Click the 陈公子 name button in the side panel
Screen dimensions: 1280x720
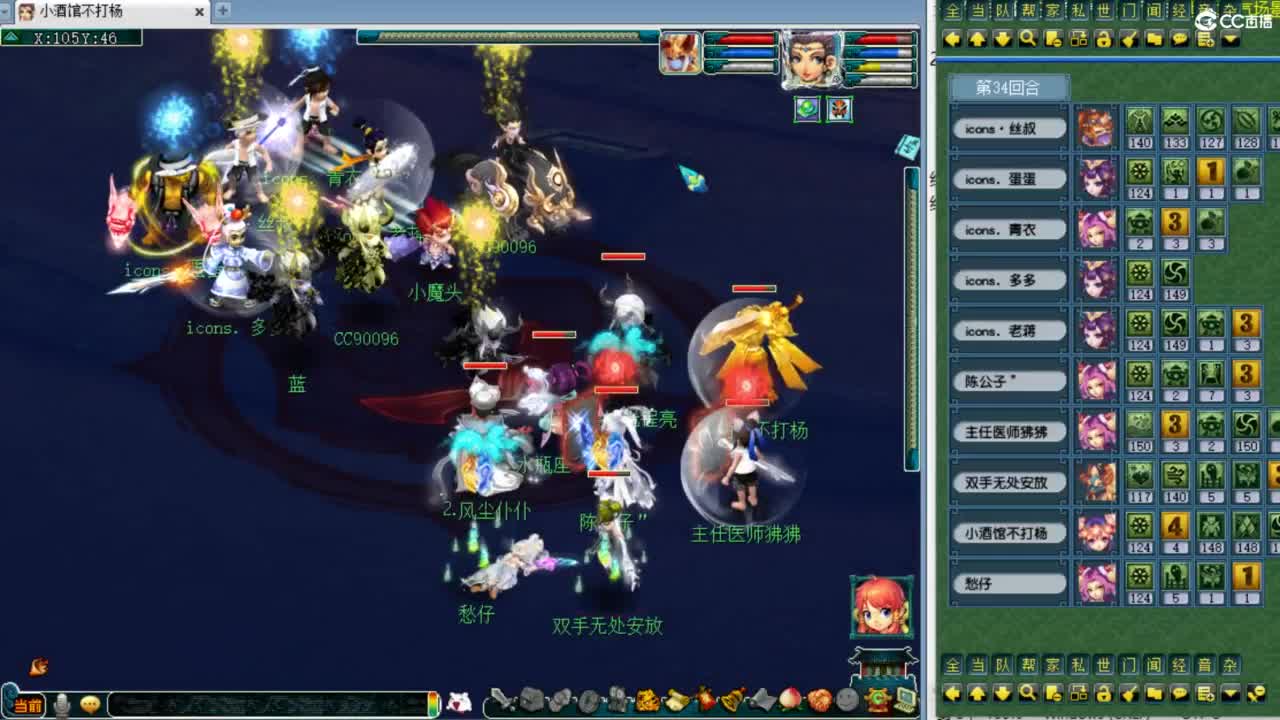[x=1007, y=380]
